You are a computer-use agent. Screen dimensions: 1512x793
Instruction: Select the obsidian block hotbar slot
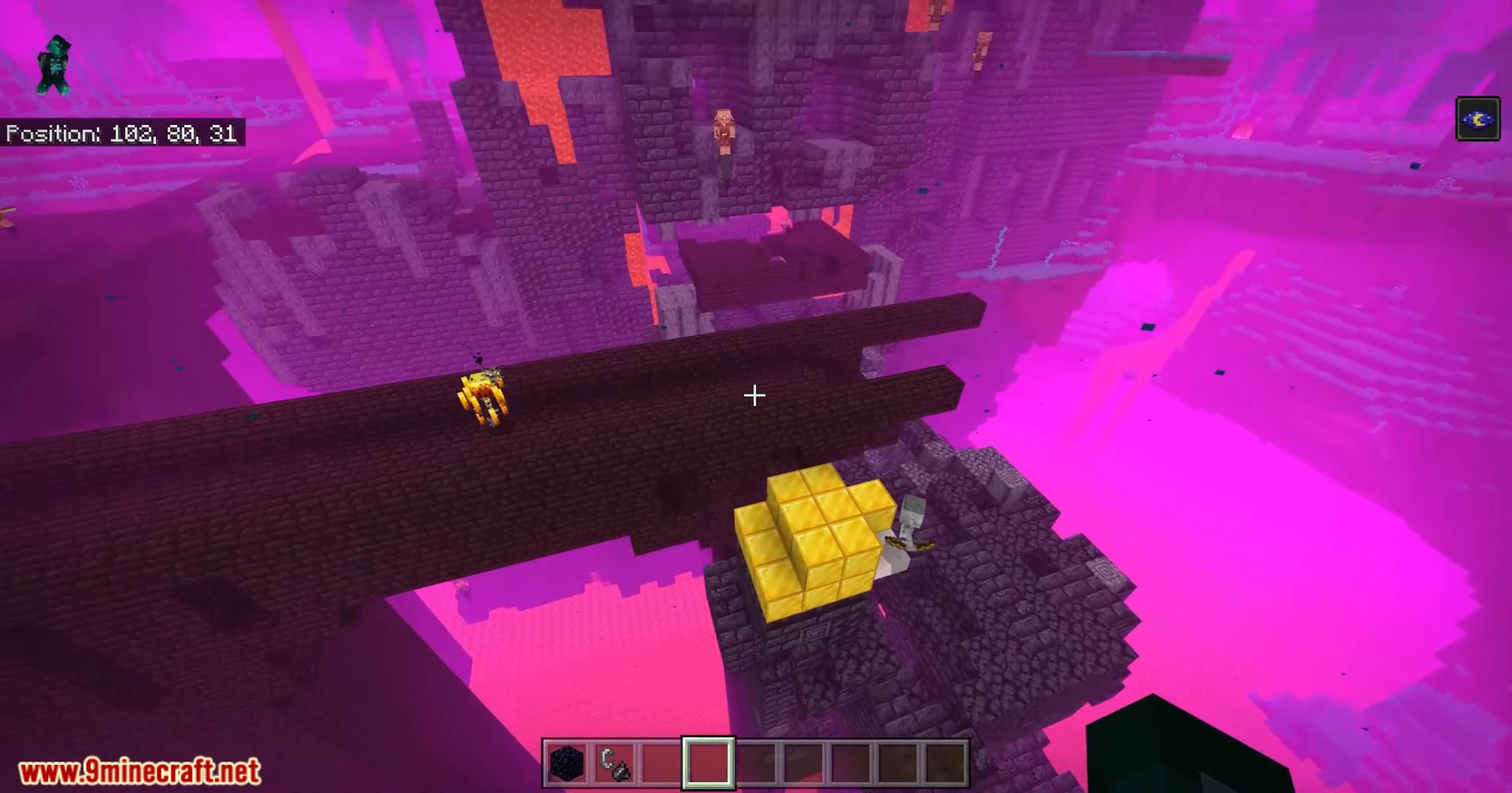567,764
